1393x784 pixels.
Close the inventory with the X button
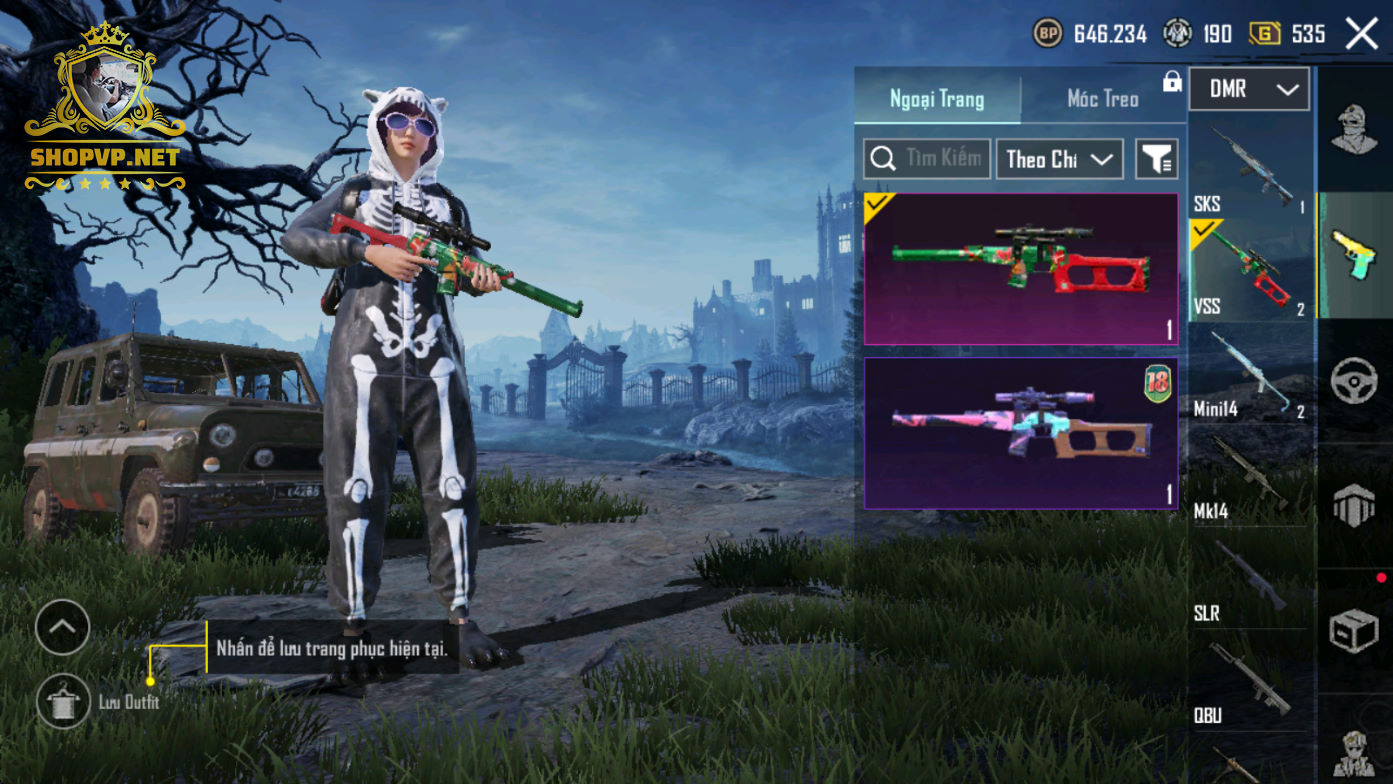click(x=1361, y=34)
